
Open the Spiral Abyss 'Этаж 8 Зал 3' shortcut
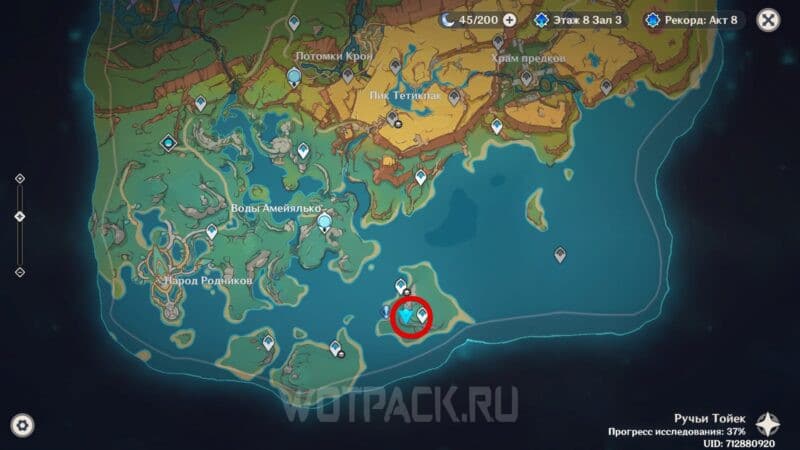tap(581, 19)
